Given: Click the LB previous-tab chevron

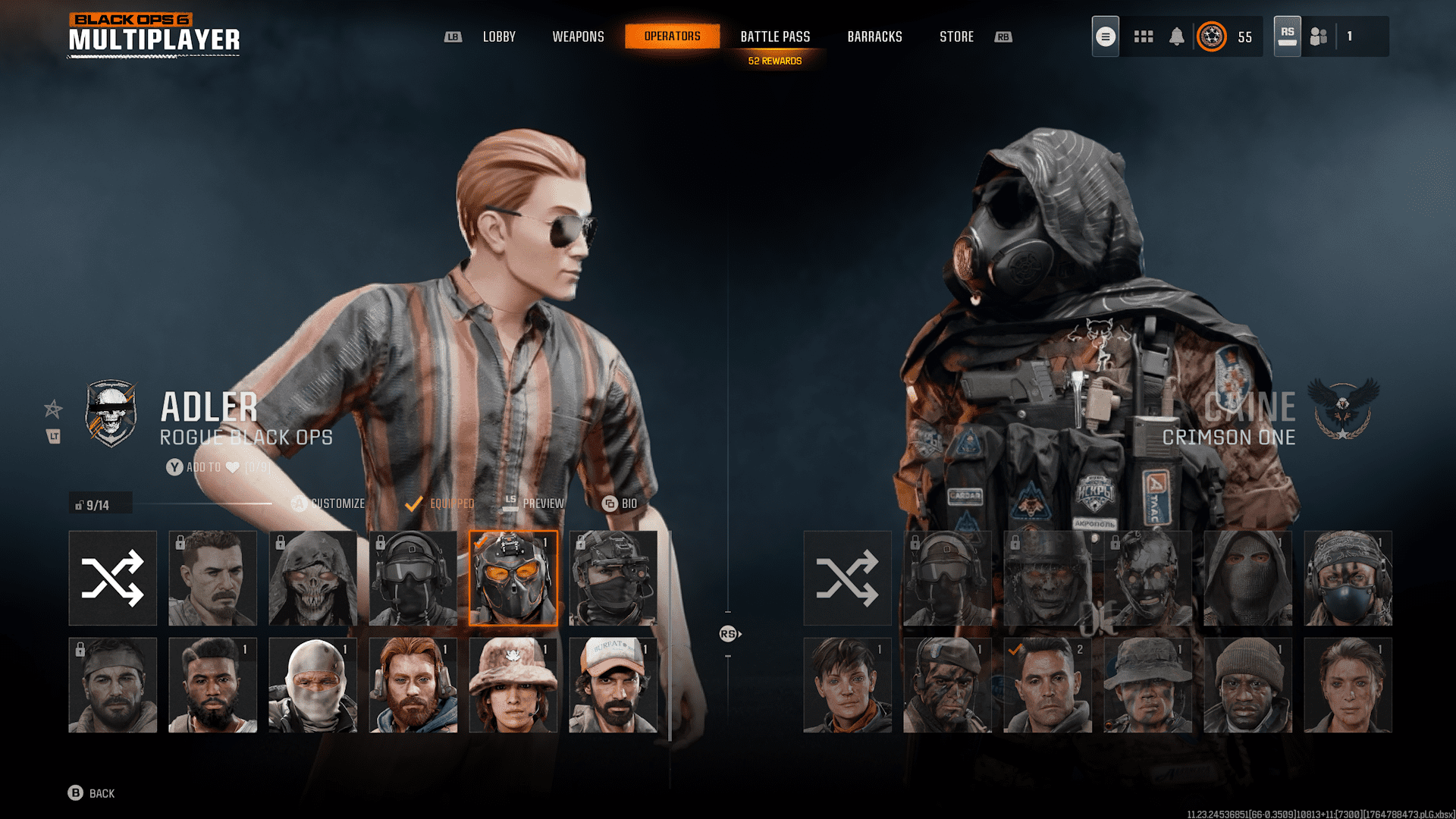Looking at the screenshot, I should 453,36.
